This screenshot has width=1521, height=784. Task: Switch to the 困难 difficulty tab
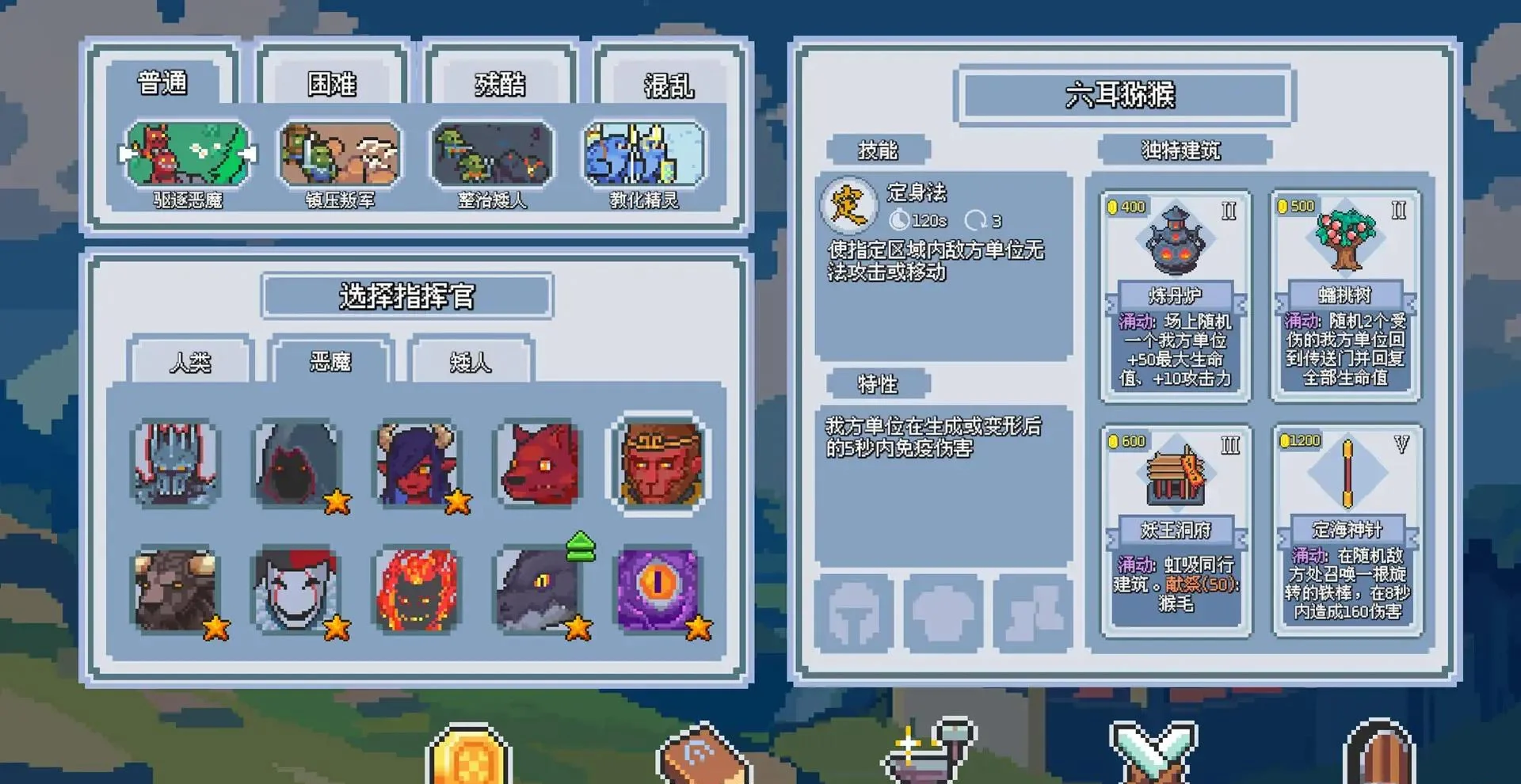coord(334,85)
